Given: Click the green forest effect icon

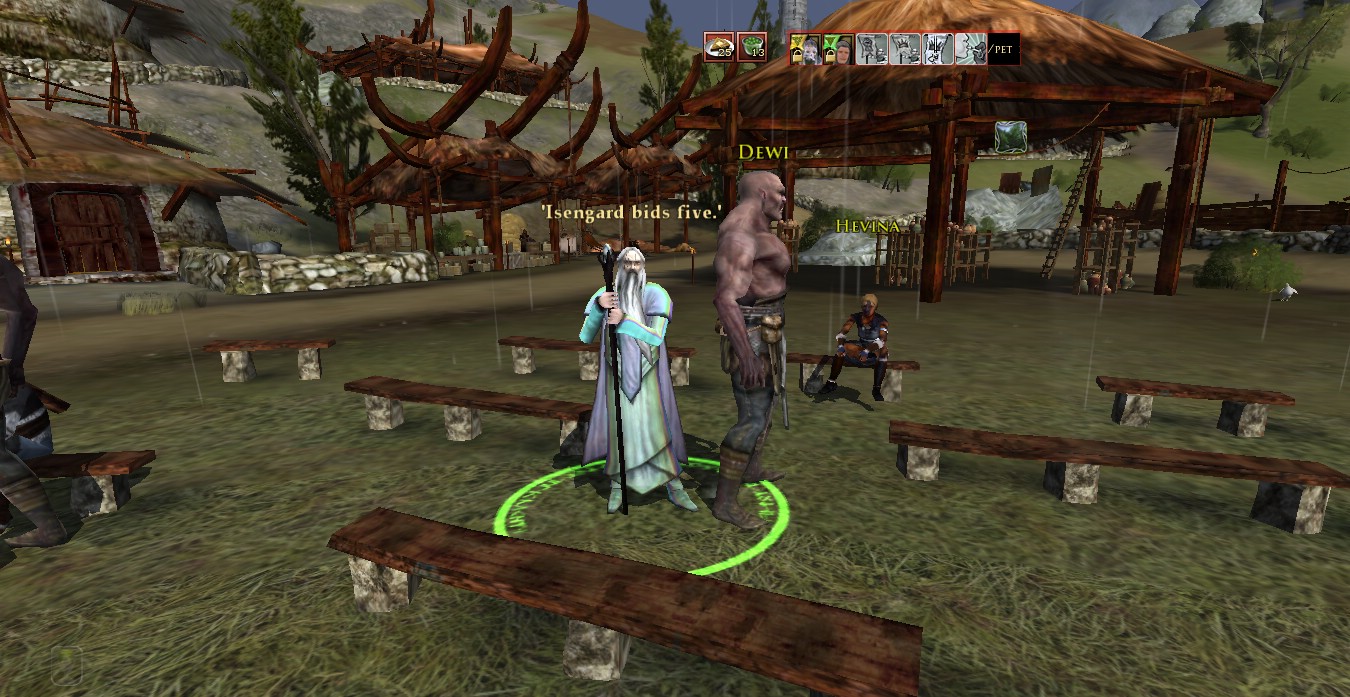Looking at the screenshot, I should click(x=1010, y=137).
